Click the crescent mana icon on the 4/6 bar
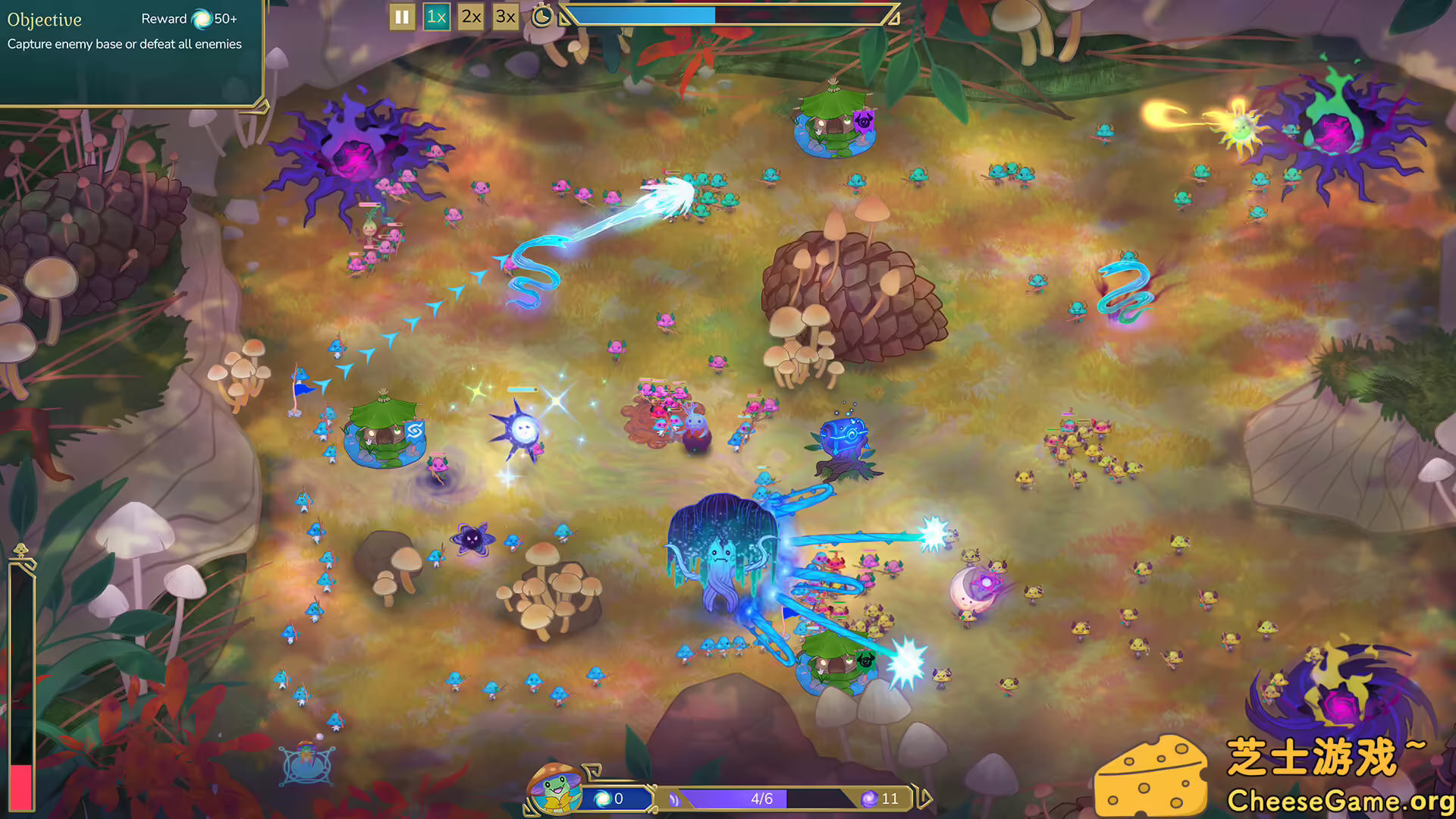The width and height of the screenshot is (1456, 819). point(673,799)
